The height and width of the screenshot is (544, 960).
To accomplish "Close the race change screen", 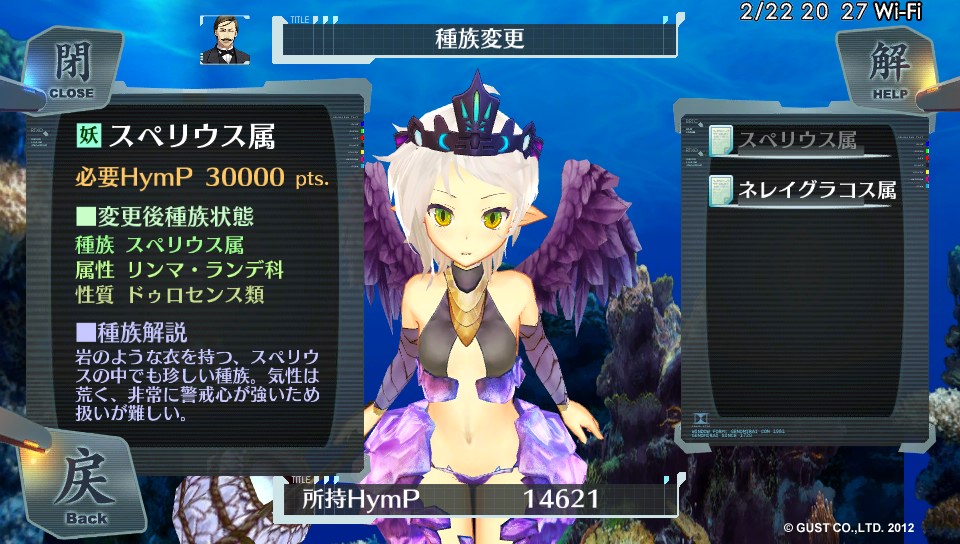I will click(72, 68).
